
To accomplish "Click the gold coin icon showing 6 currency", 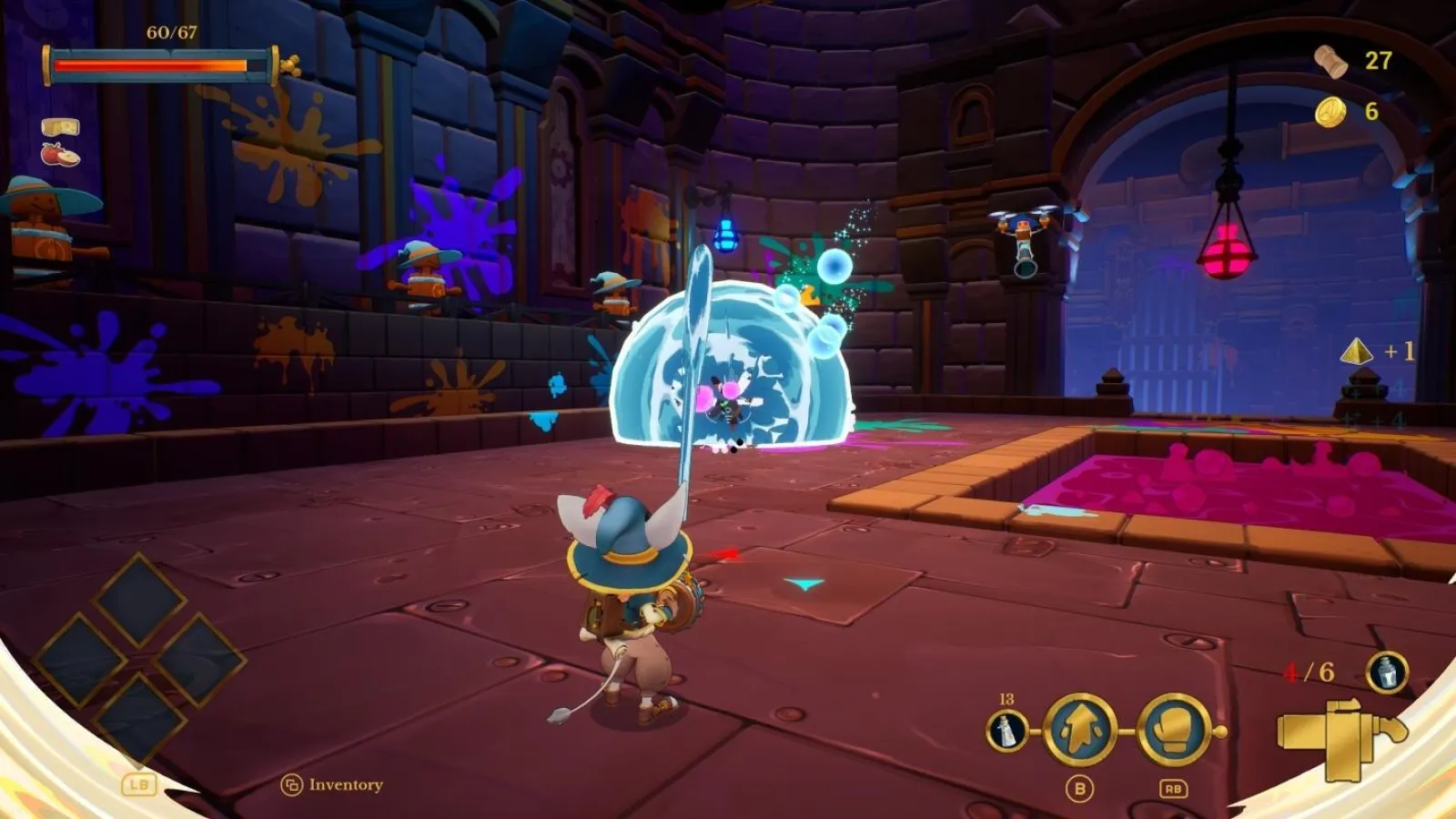I will coord(1330,112).
